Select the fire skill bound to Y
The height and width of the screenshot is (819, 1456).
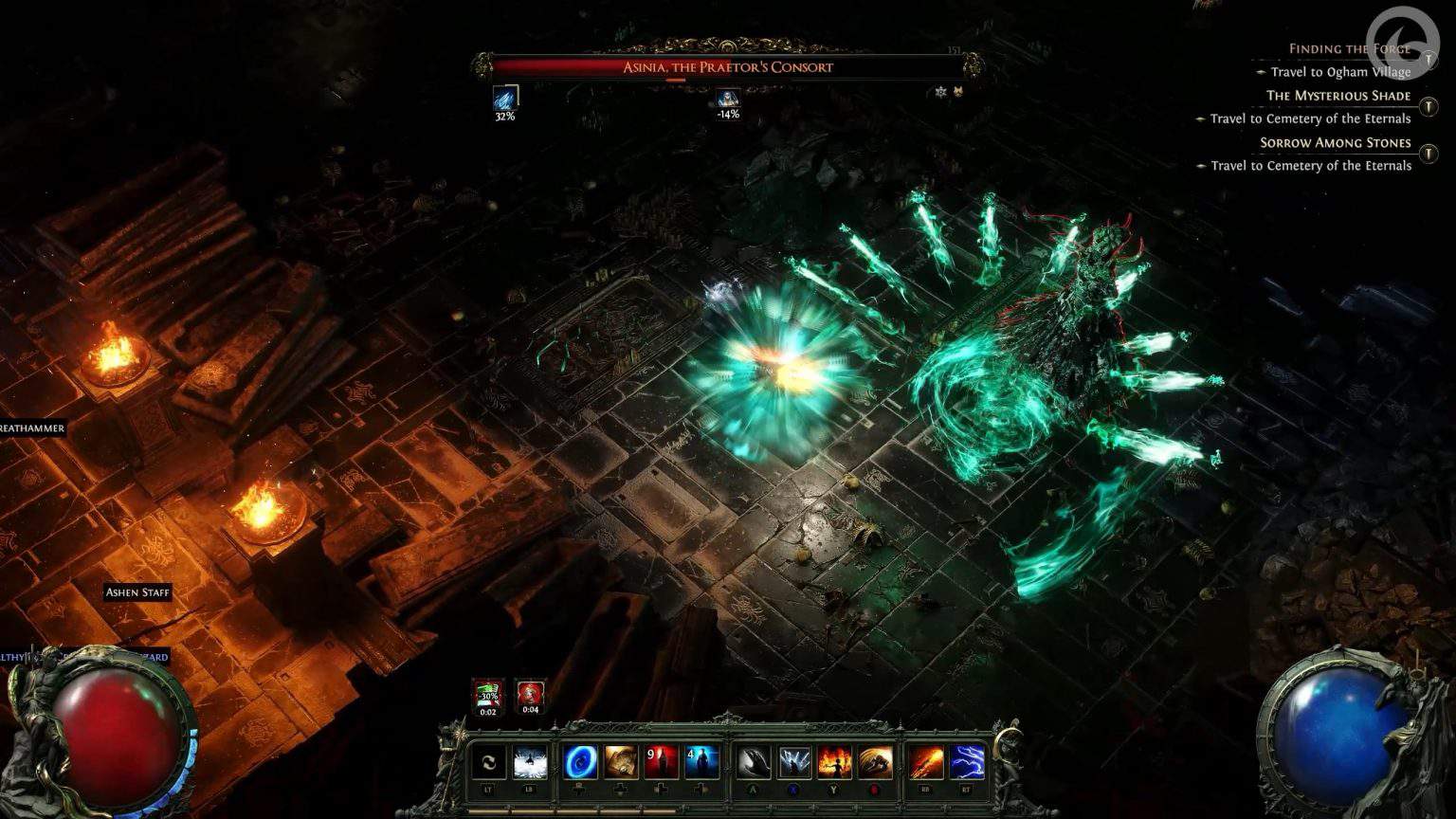coord(833,763)
